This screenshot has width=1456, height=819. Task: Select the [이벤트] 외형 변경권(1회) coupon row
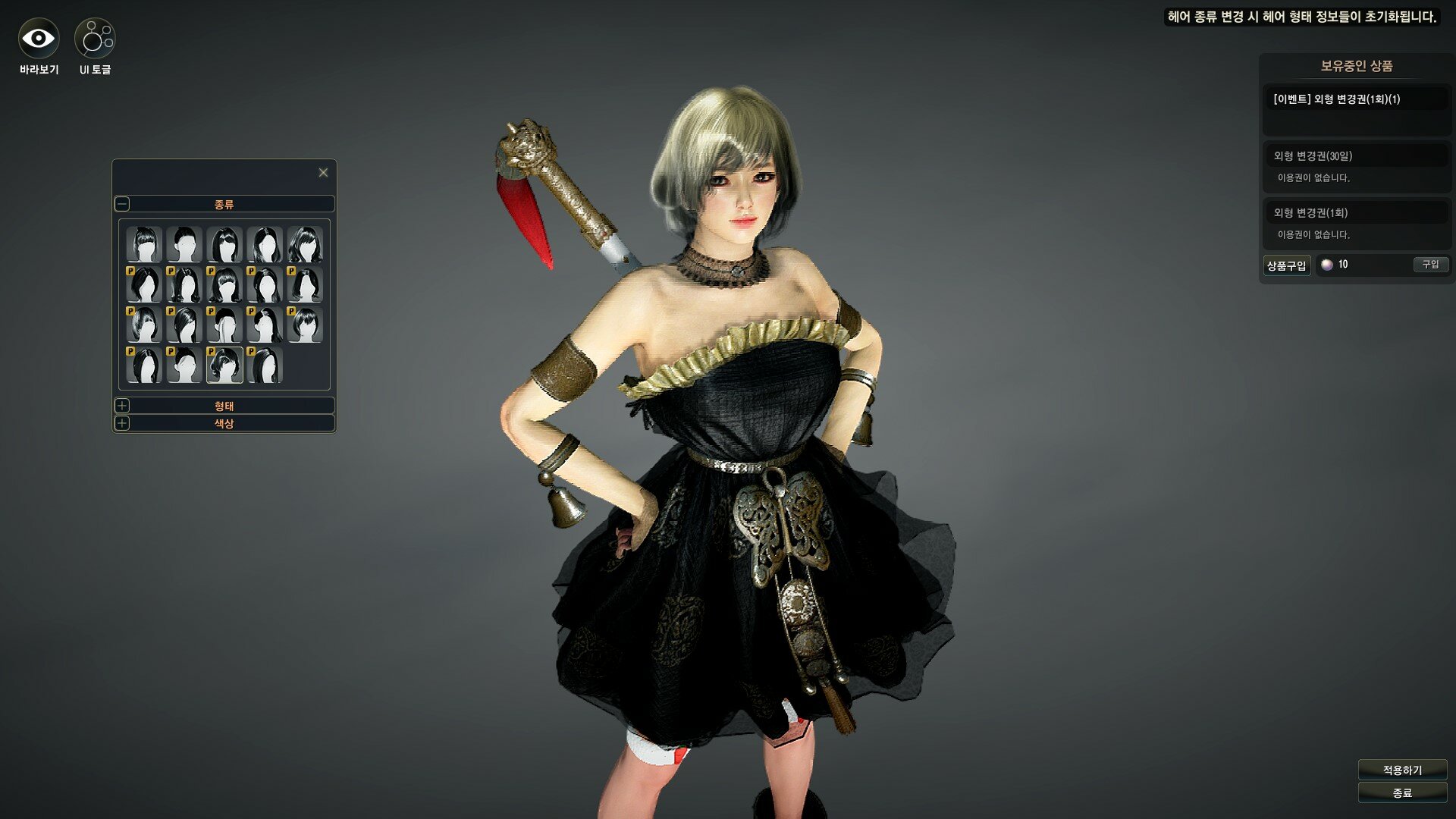pos(1356,99)
